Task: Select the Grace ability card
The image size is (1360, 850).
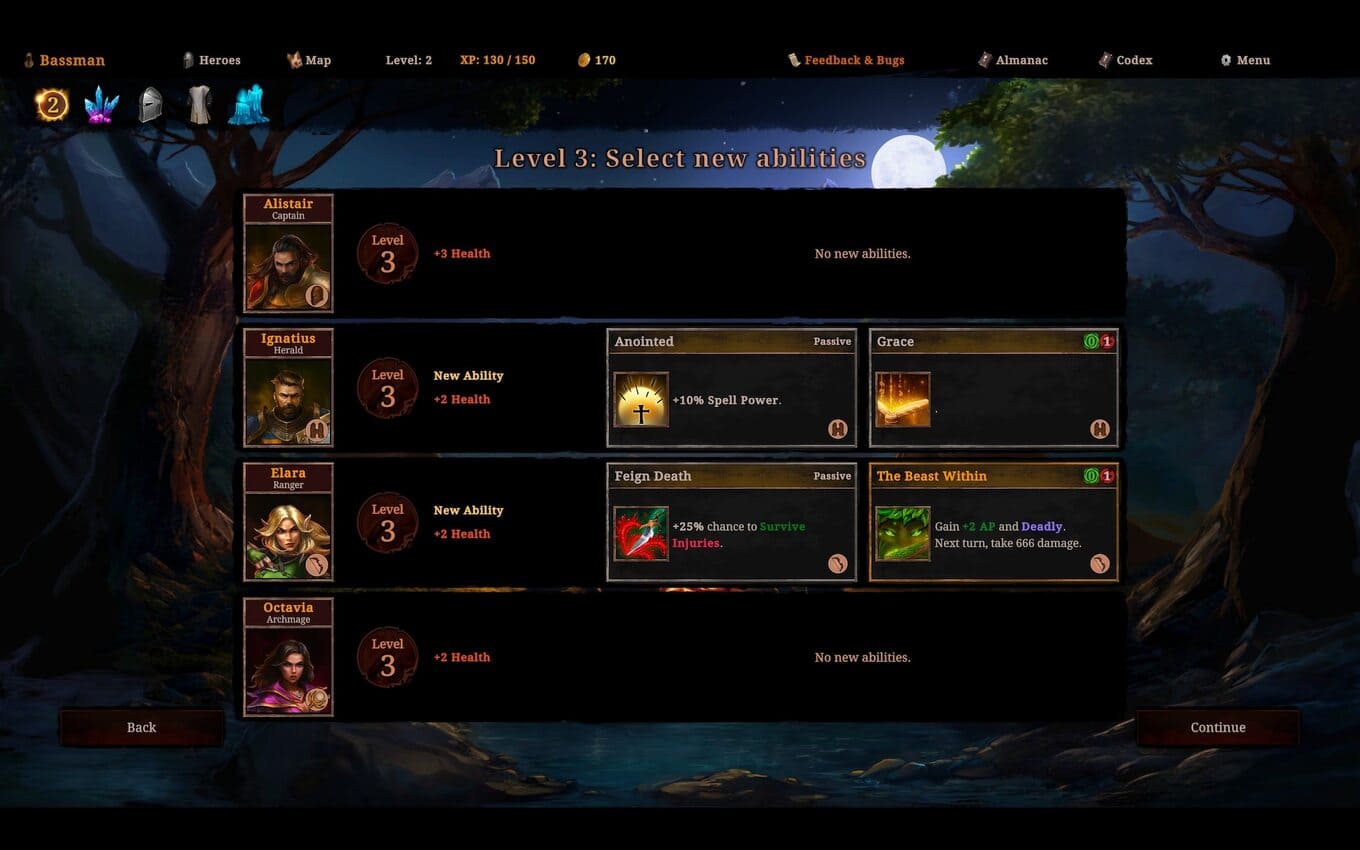Action: pyautogui.click(x=993, y=388)
